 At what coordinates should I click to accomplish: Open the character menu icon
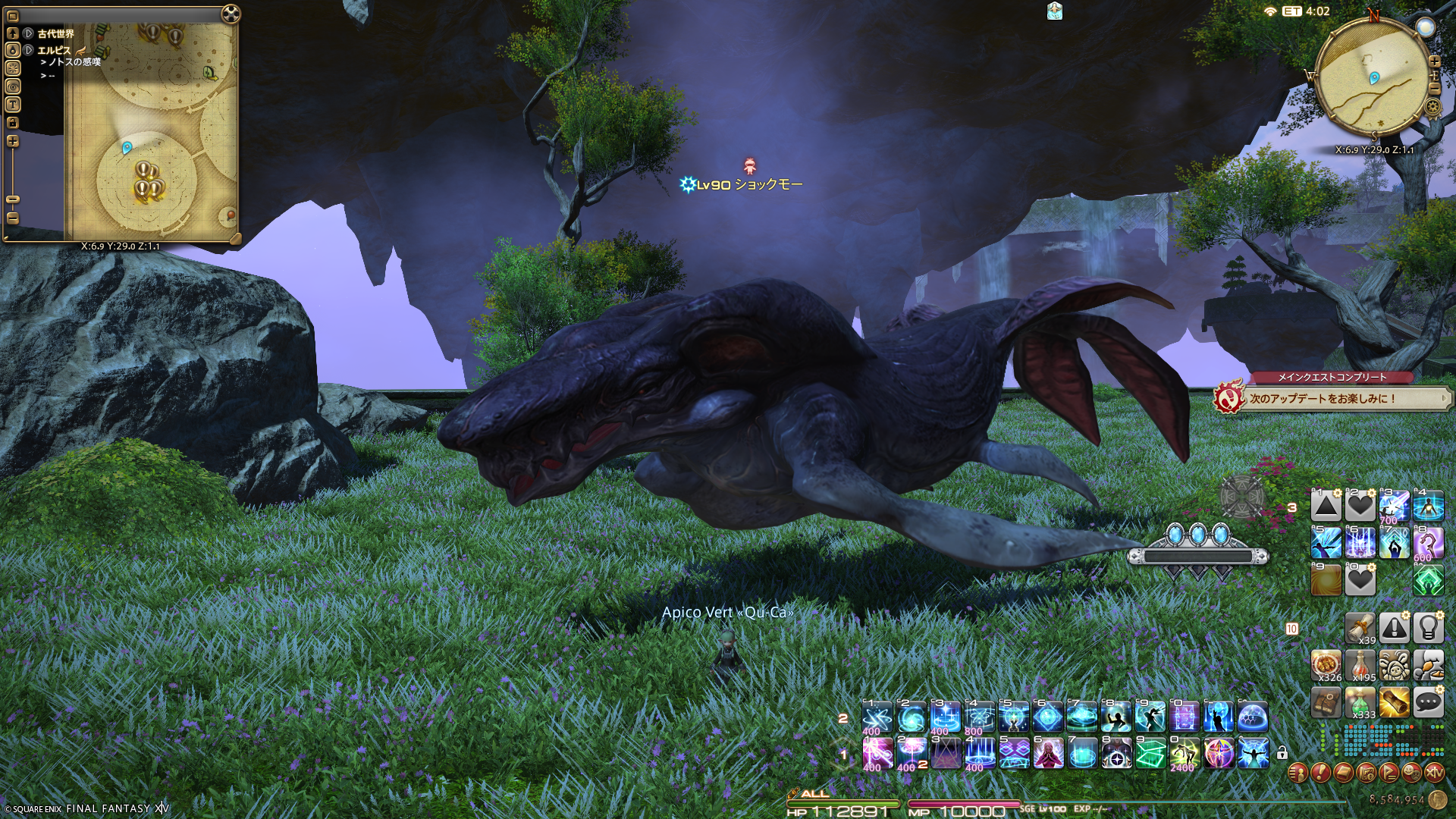coord(1298,773)
